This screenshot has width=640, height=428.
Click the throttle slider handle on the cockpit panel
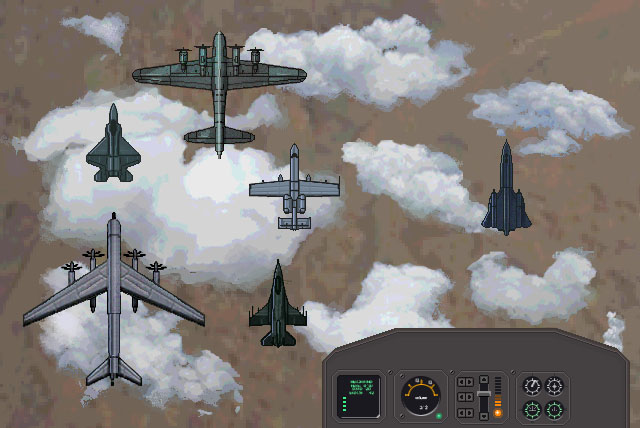pyautogui.click(x=484, y=394)
